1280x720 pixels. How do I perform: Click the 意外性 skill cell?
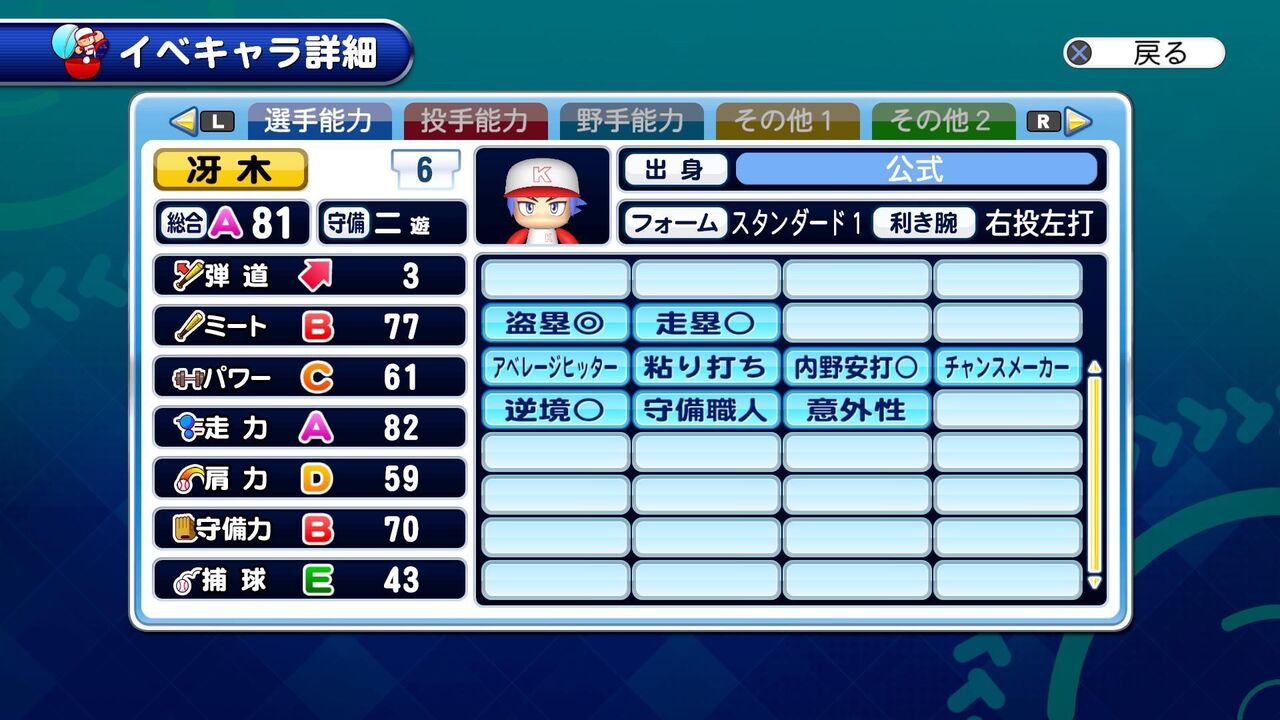click(857, 410)
